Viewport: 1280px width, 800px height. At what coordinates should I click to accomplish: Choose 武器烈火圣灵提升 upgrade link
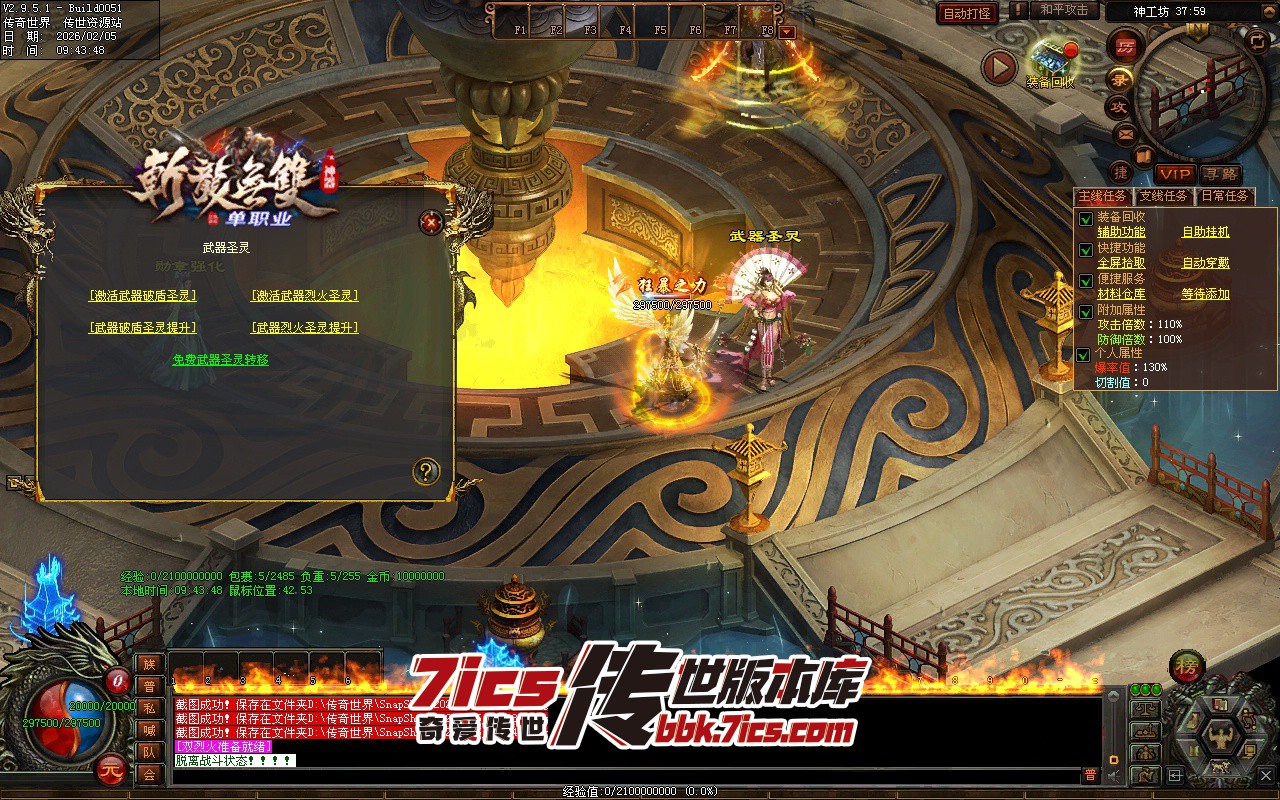tap(304, 328)
